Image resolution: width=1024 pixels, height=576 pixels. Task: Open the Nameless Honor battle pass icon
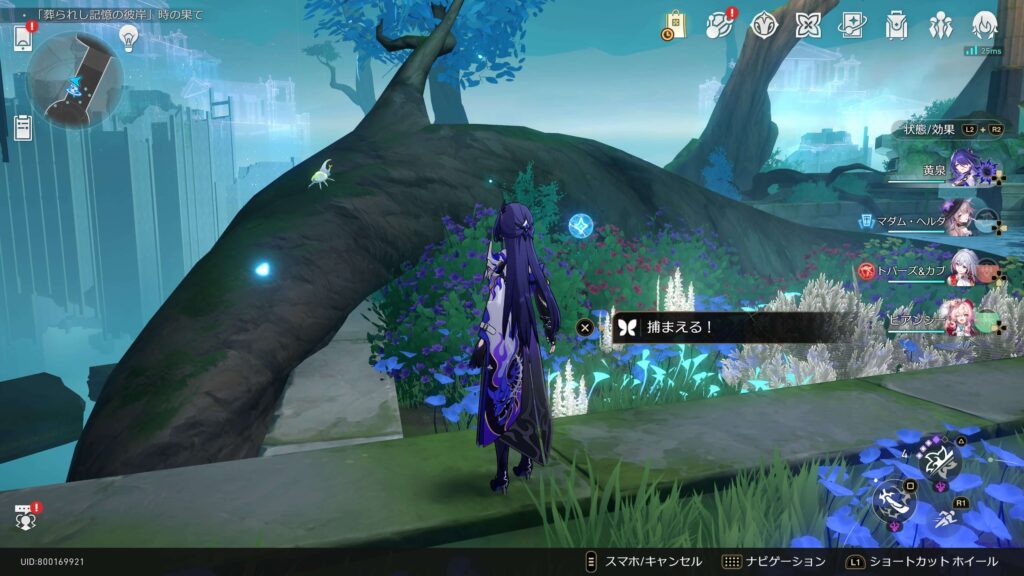pos(764,25)
